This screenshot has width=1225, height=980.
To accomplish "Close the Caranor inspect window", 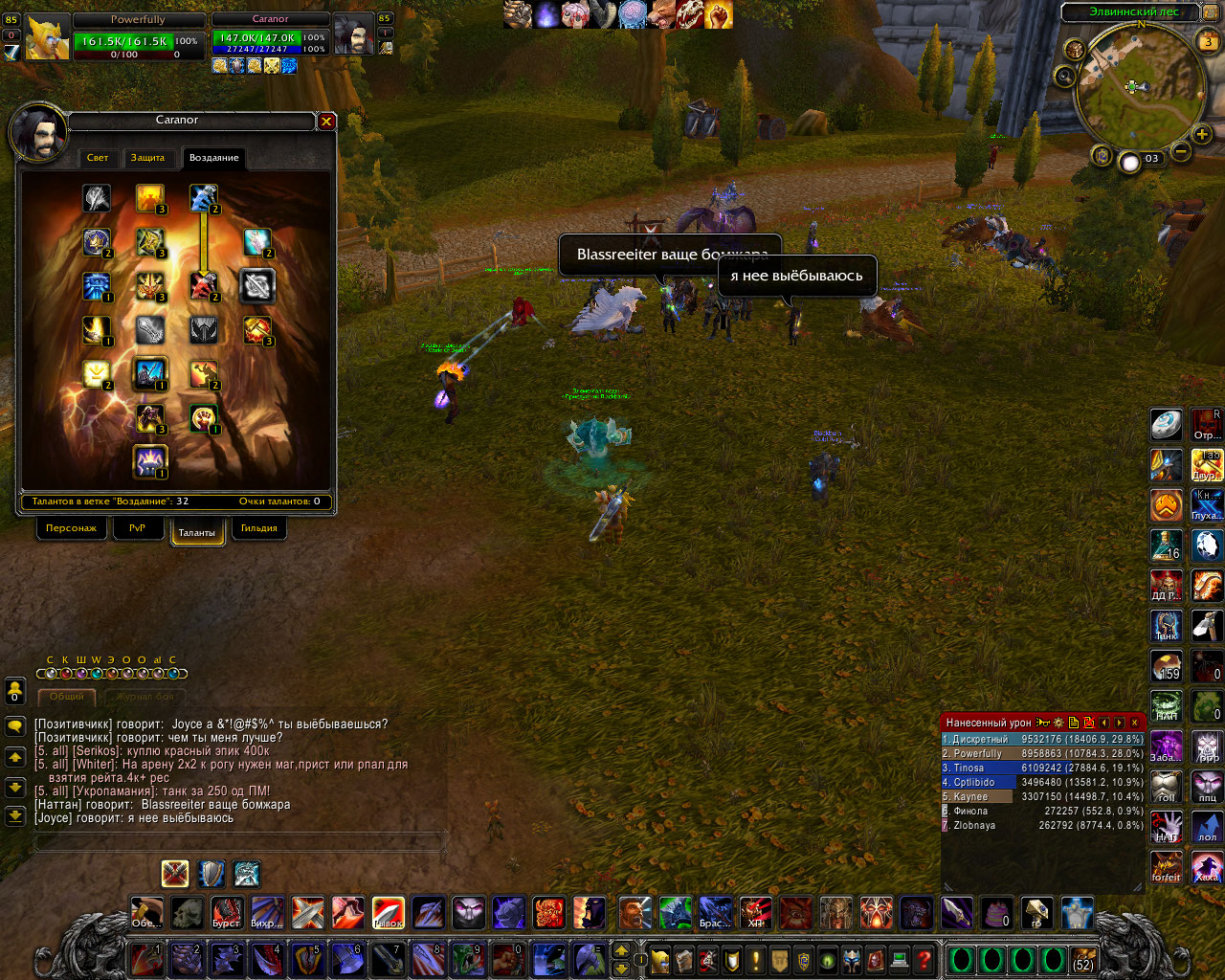I will (326, 122).
